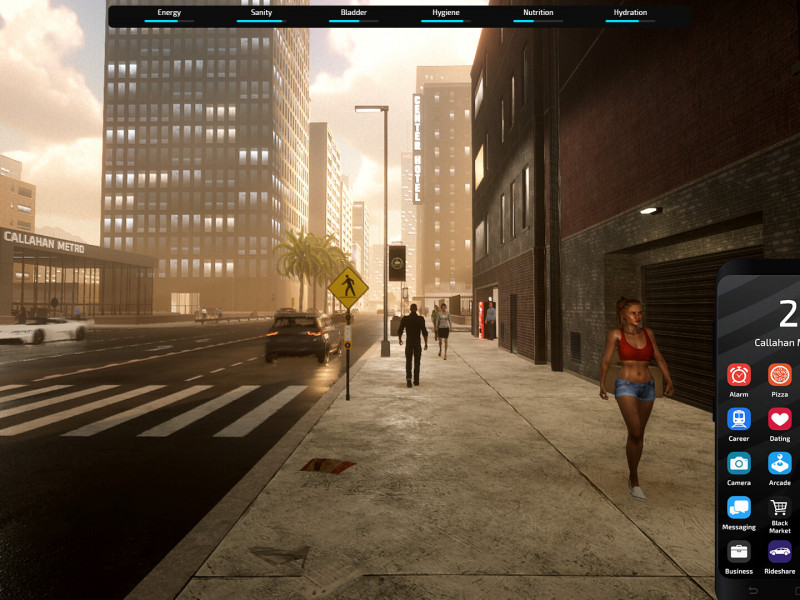The height and width of the screenshot is (600, 800).
Task: Tap the Dating app heart icon
Action: (779, 419)
